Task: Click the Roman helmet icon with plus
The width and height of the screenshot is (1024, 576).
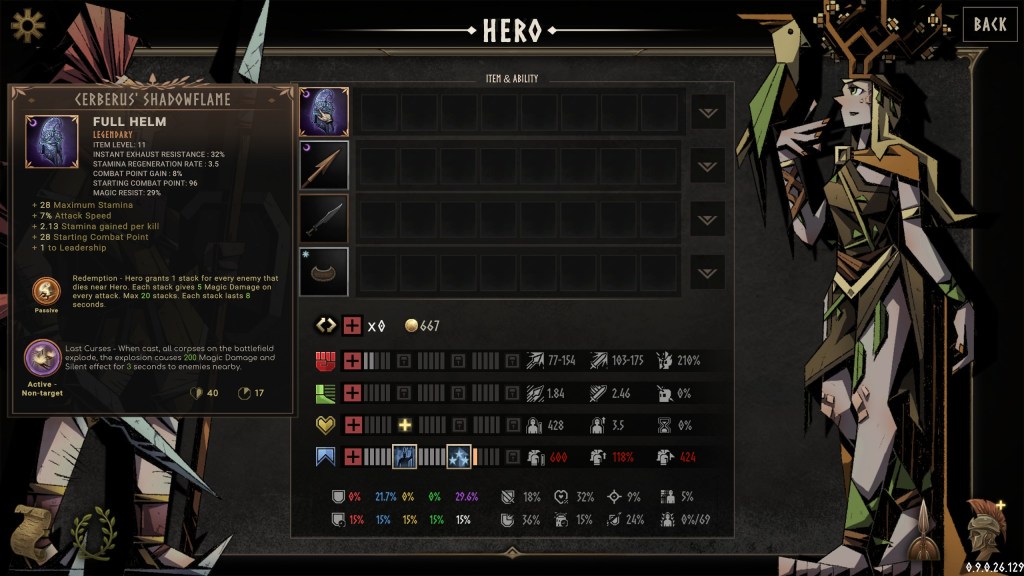Action: tap(985, 524)
